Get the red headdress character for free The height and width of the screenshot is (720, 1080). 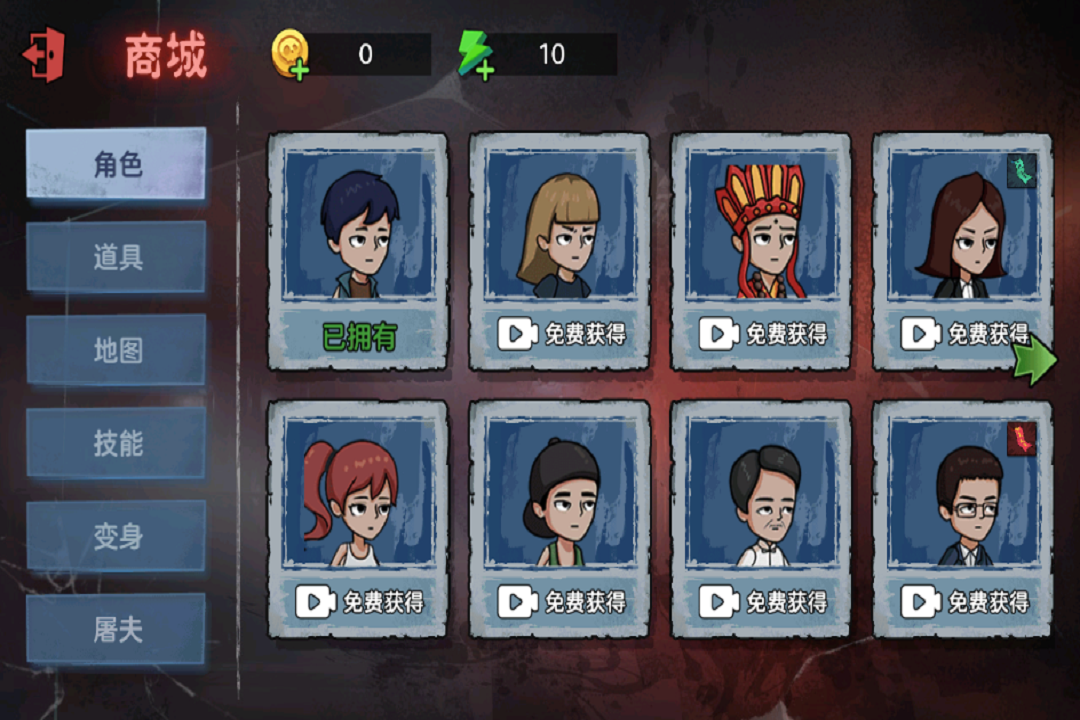[x=762, y=334]
